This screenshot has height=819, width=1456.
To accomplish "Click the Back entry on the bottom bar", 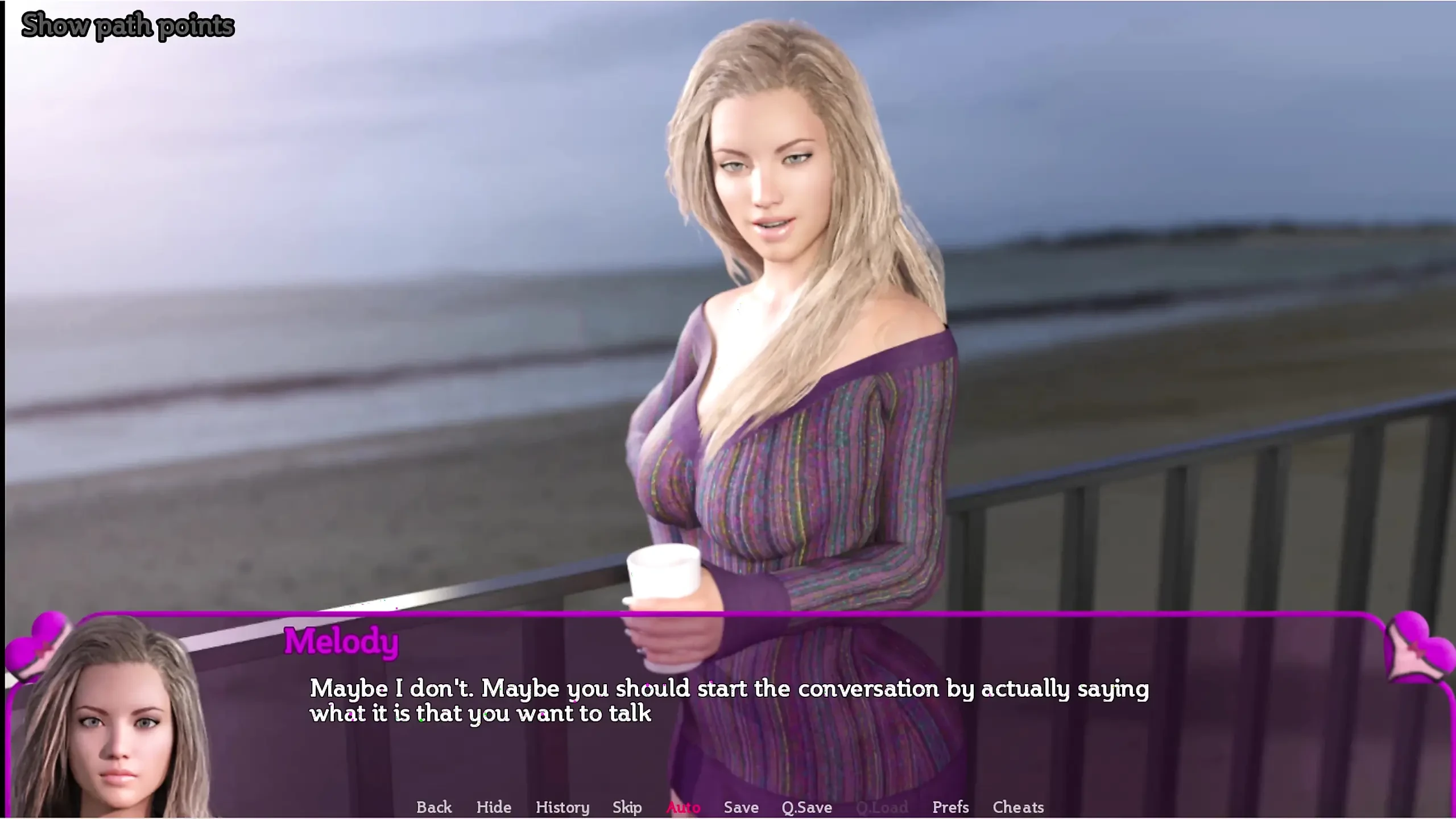I will pos(434,806).
